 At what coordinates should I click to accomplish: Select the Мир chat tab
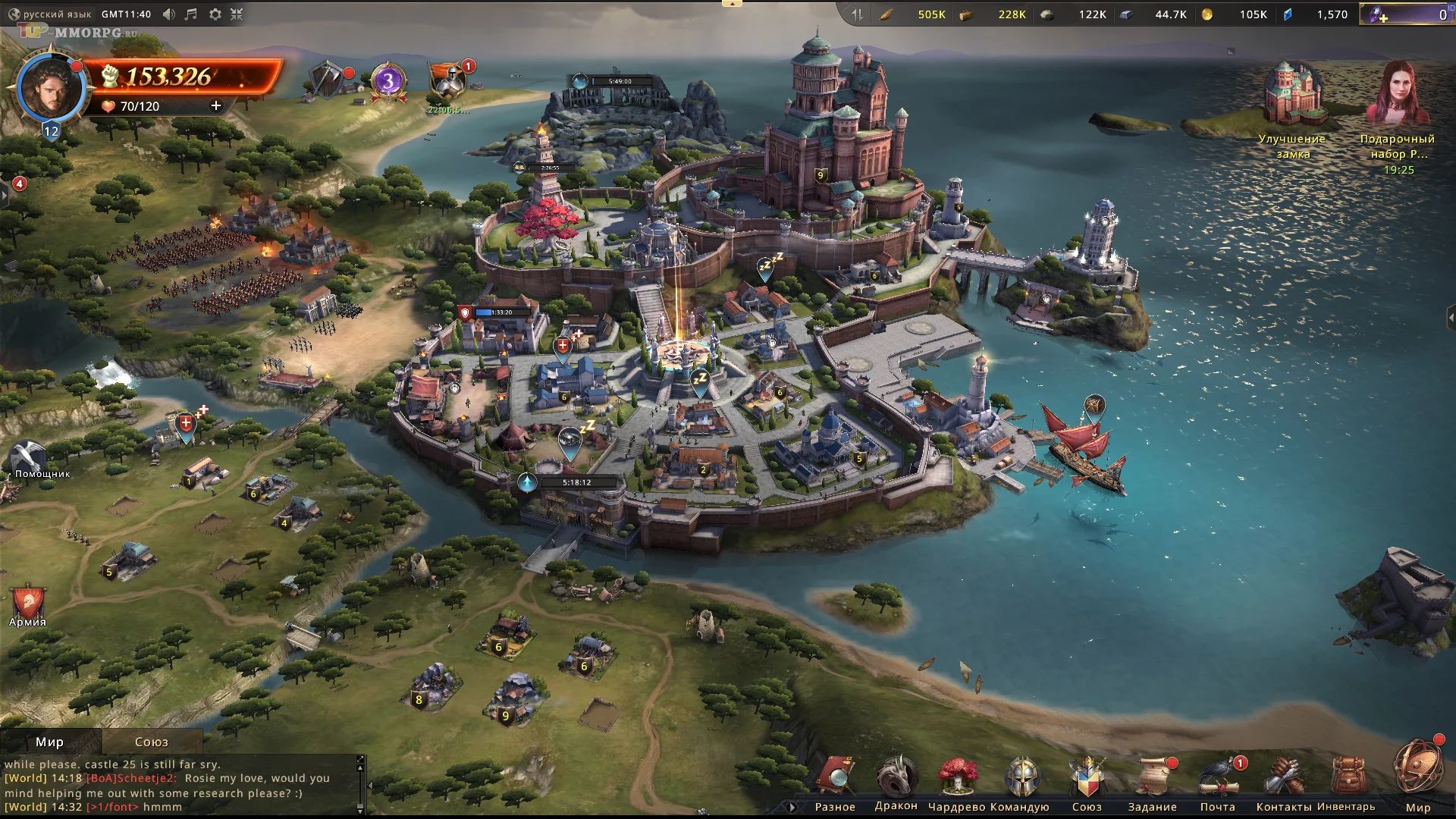(50, 742)
